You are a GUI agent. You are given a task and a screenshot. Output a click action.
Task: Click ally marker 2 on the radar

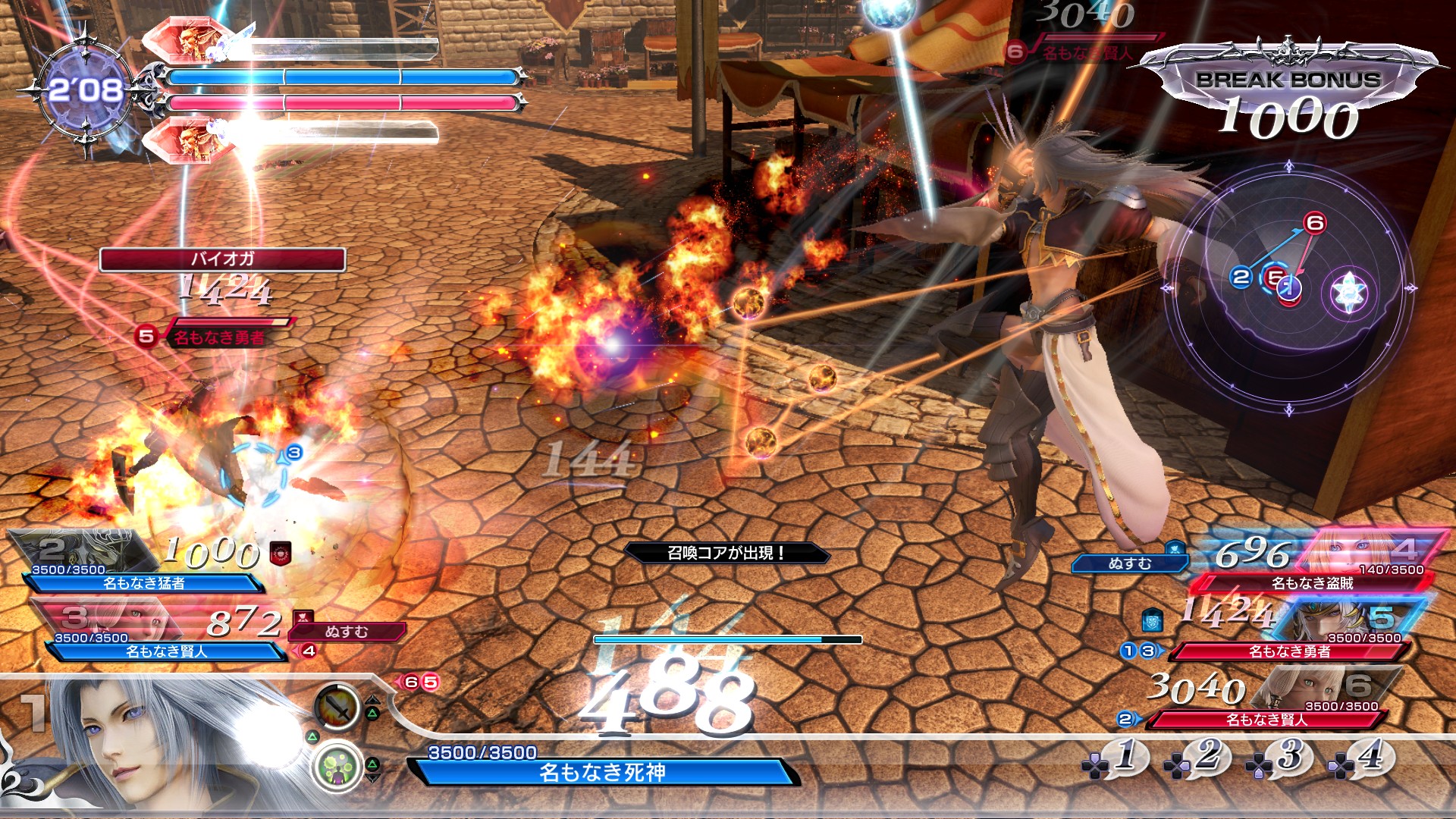pyautogui.click(x=1241, y=277)
